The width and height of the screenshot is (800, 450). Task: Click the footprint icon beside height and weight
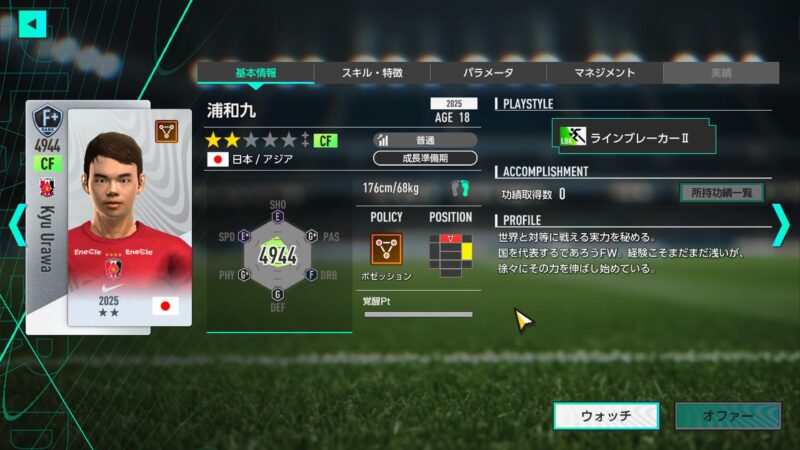(460, 188)
